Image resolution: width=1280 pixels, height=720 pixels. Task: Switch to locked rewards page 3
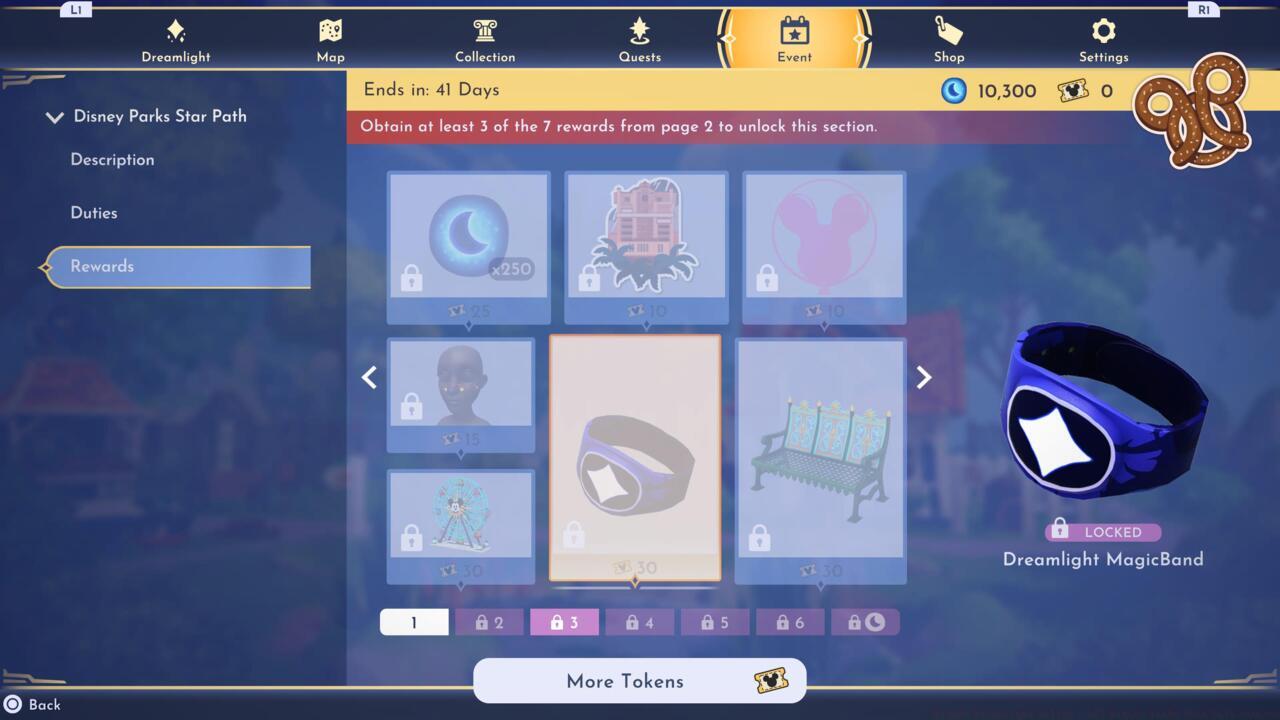tap(564, 621)
